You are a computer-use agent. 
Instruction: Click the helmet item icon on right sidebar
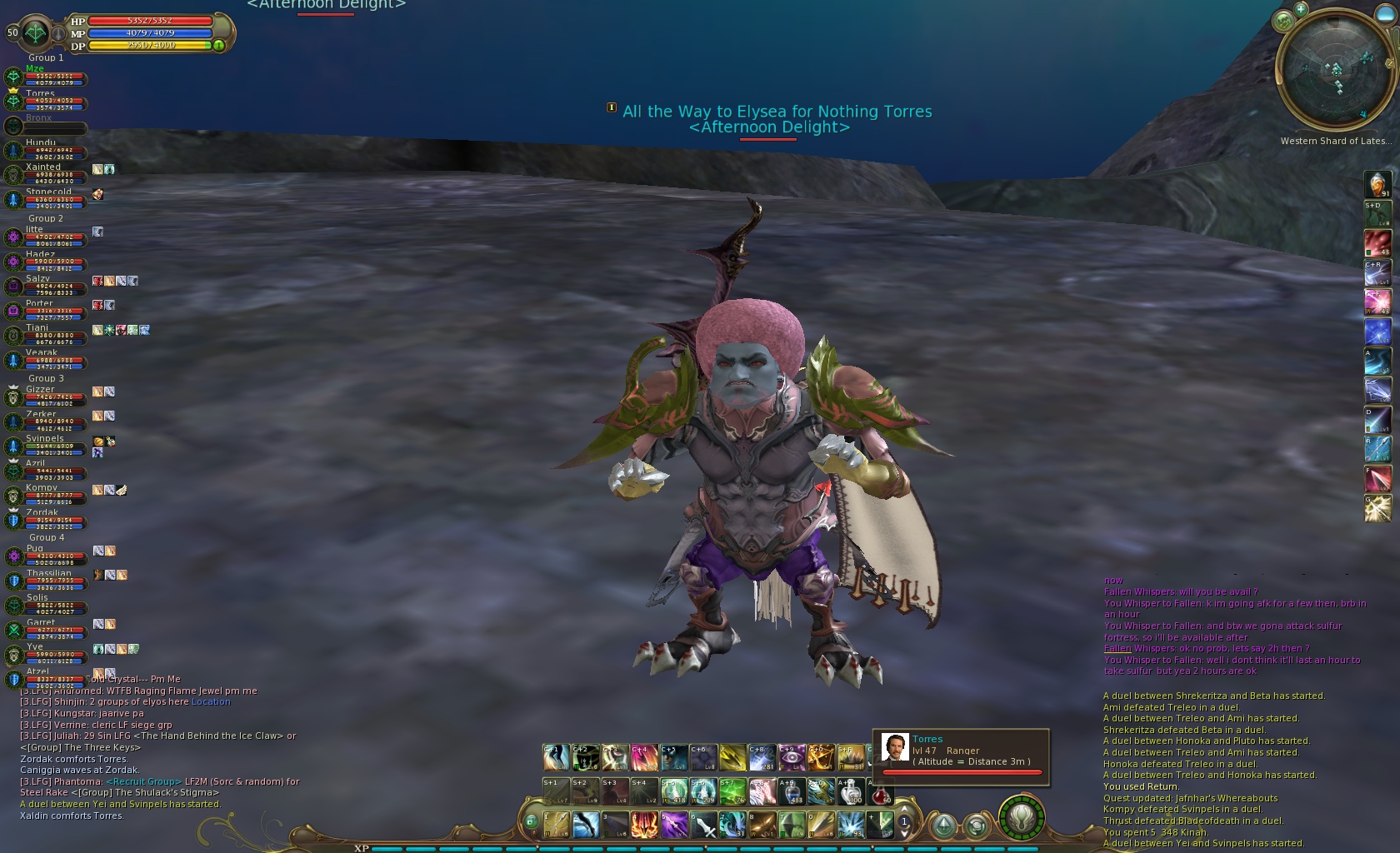coord(1377,184)
